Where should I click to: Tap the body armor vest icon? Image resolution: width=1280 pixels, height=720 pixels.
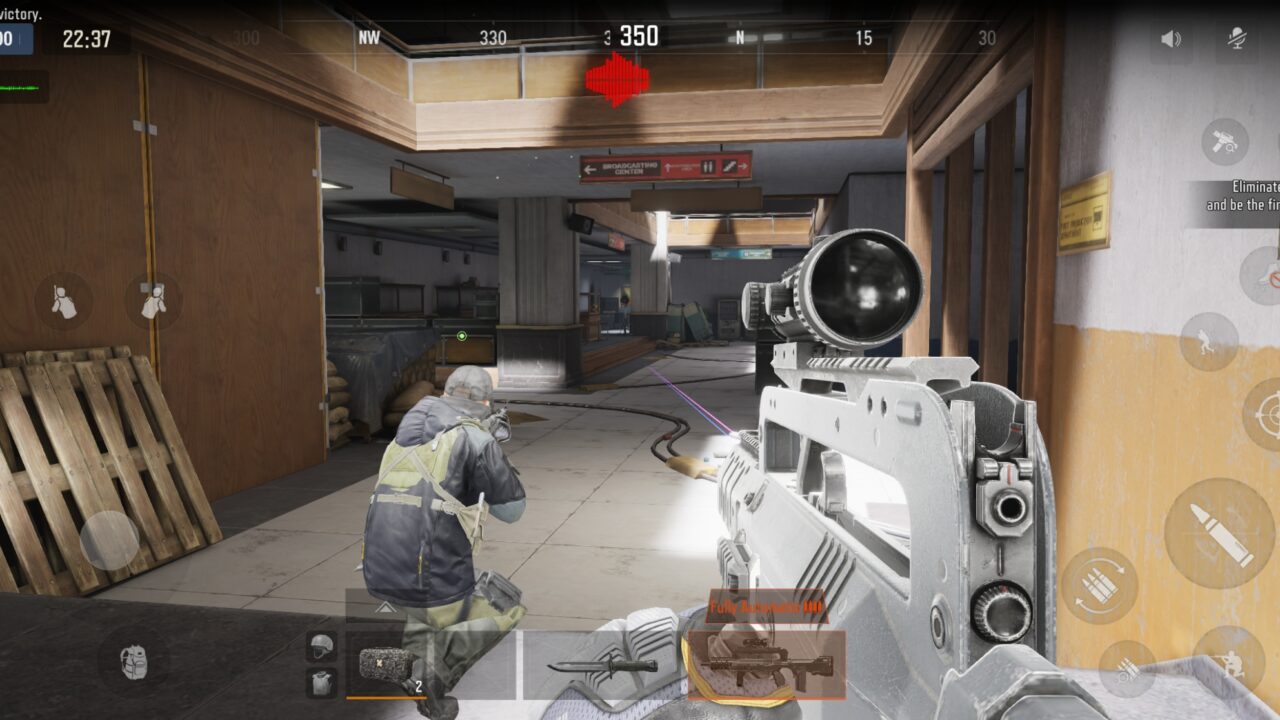tap(321, 684)
